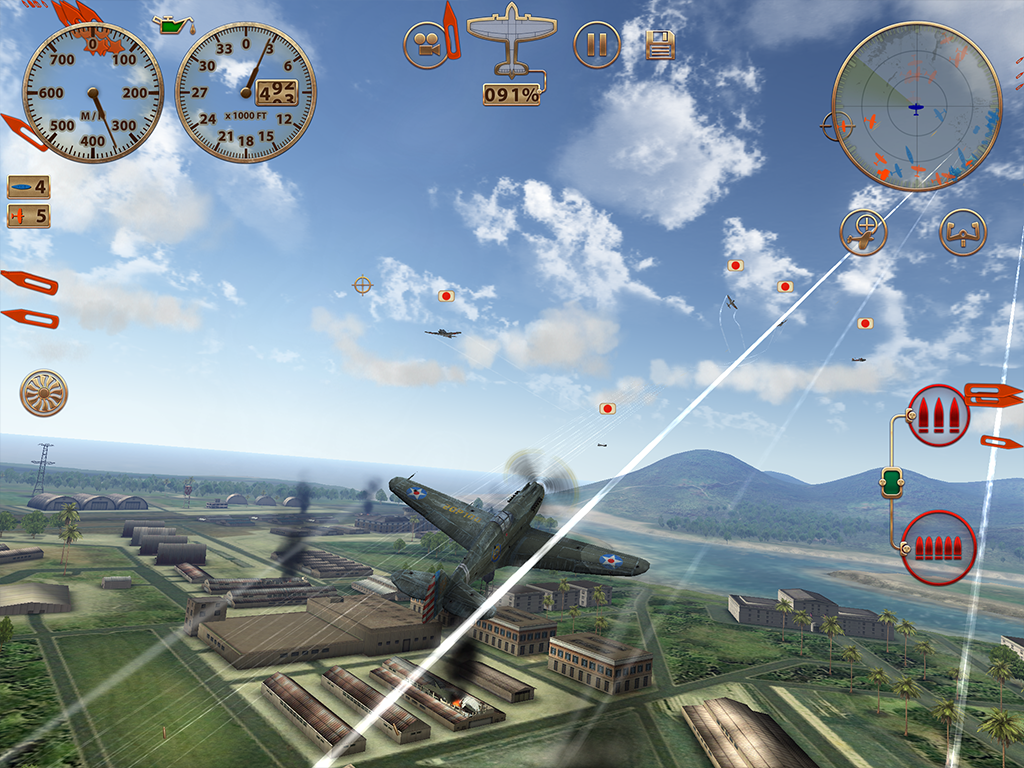This screenshot has height=768, width=1024.
Task: Pause the game with the pause button
Action: pos(597,45)
